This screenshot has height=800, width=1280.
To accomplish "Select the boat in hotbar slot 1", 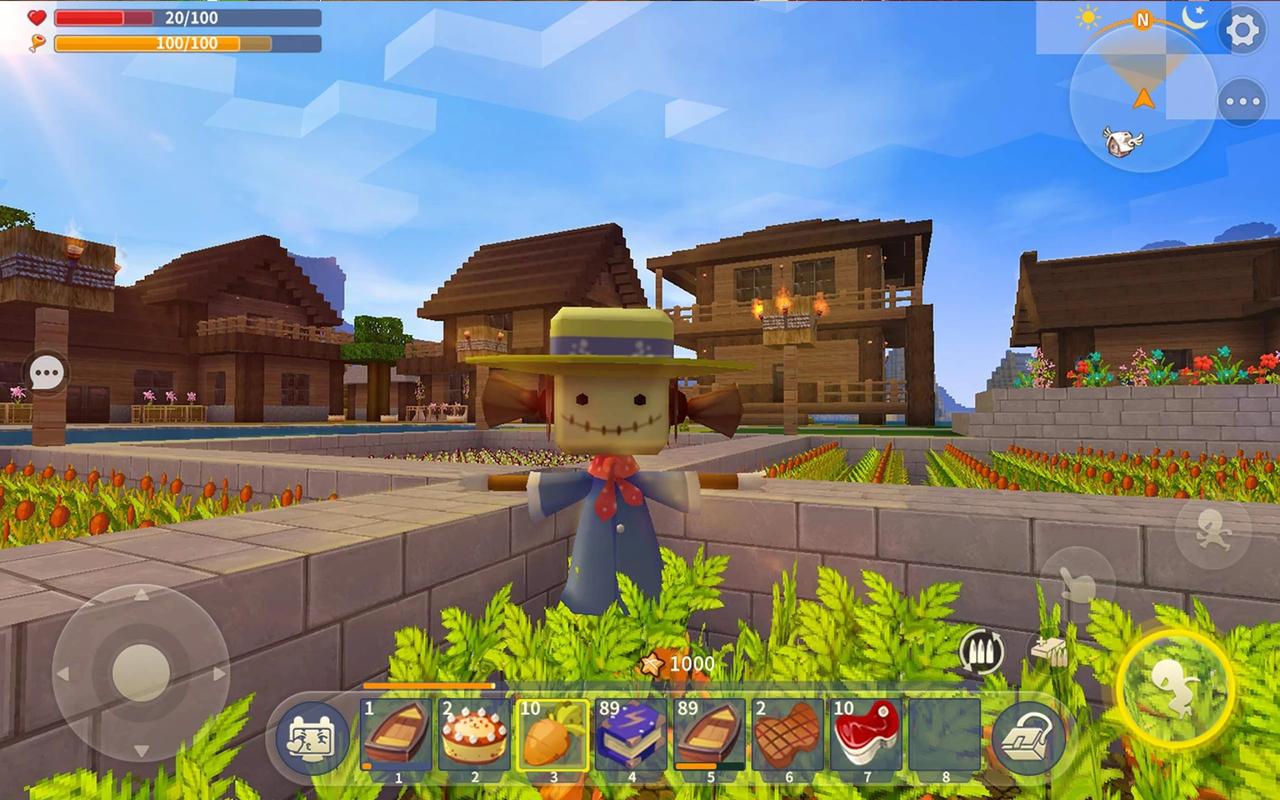I will tap(396, 735).
